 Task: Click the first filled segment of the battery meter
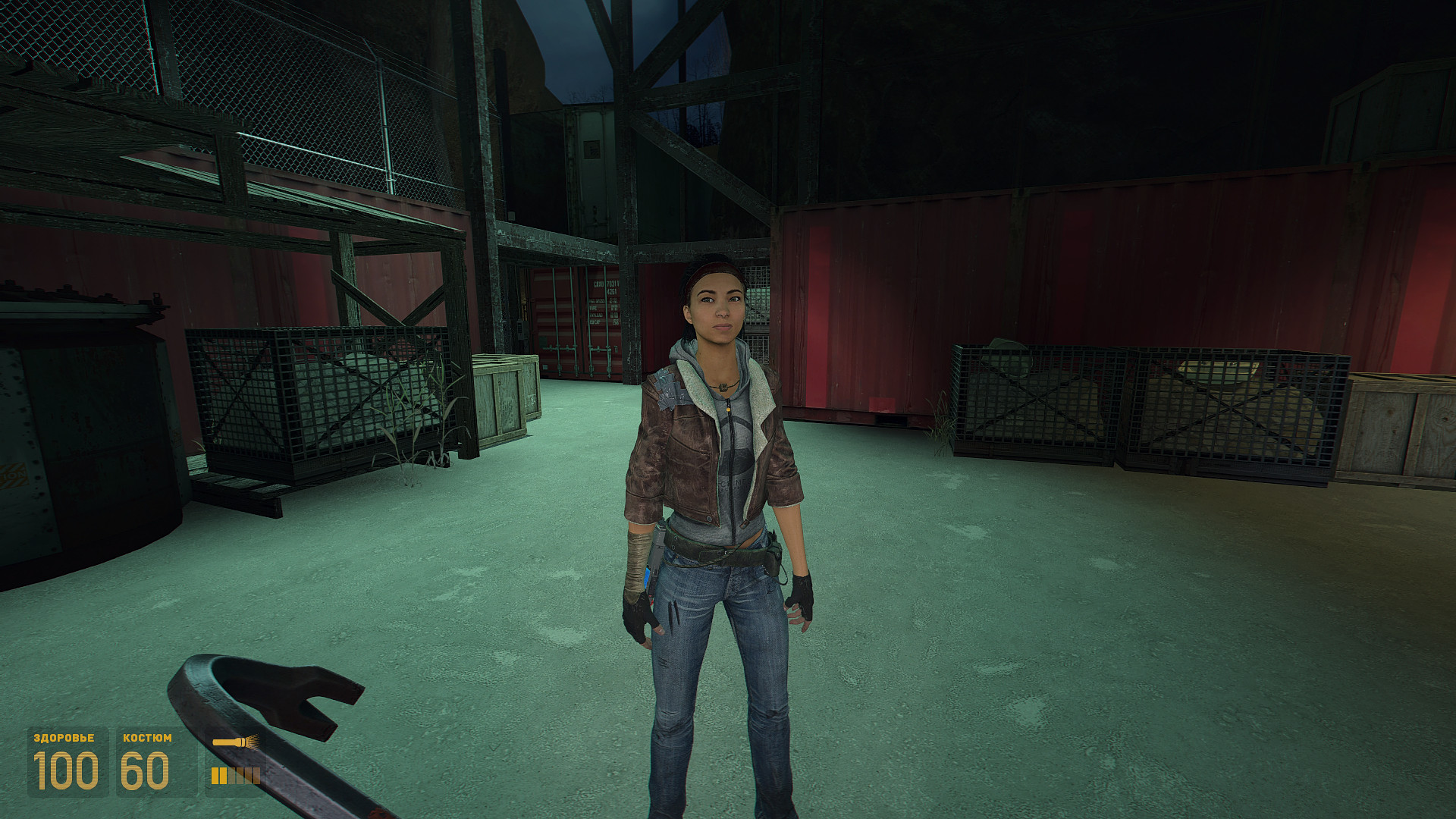(215, 775)
